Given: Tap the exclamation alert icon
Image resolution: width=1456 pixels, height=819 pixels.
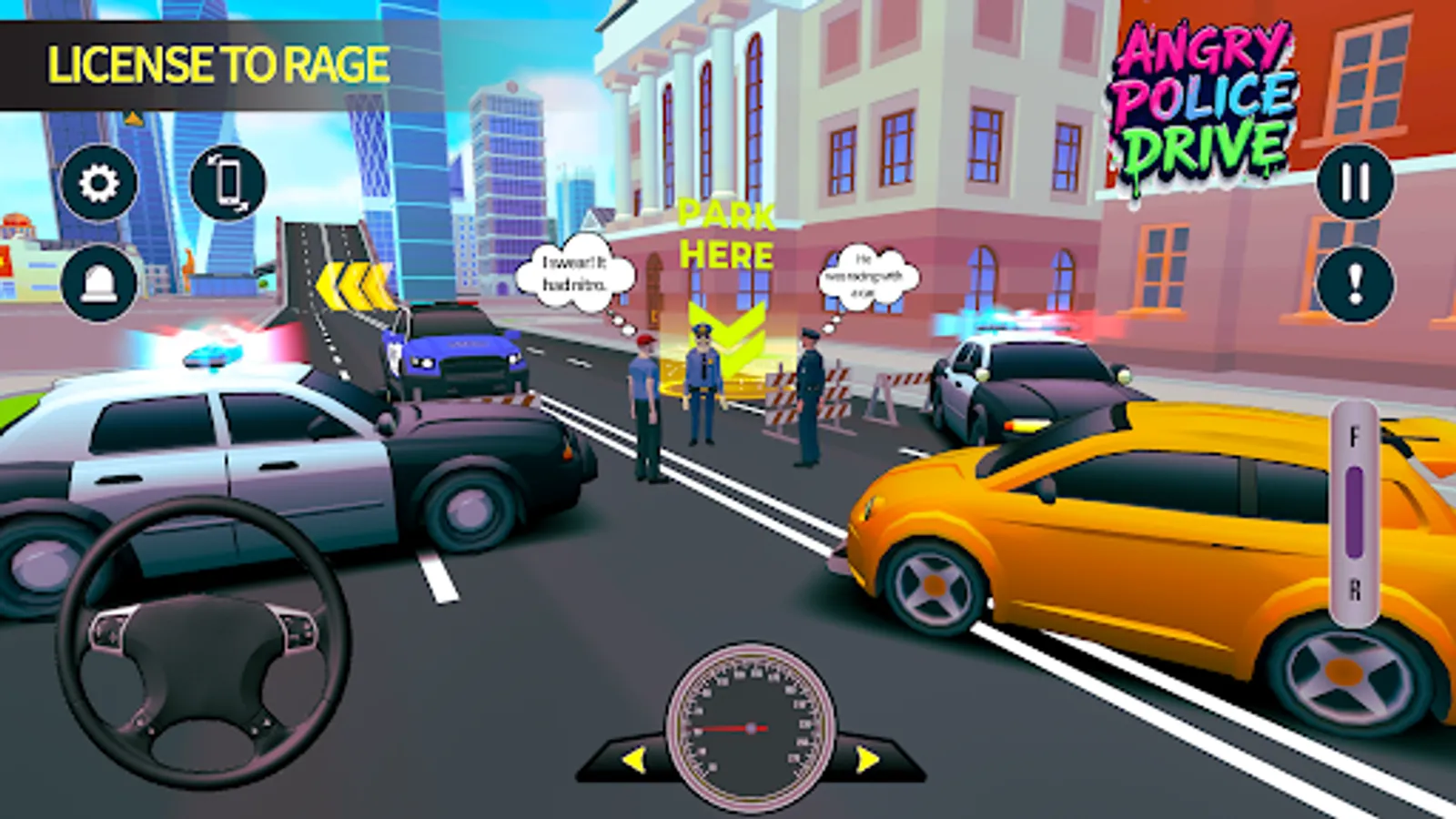Looking at the screenshot, I should (x=1355, y=282).
